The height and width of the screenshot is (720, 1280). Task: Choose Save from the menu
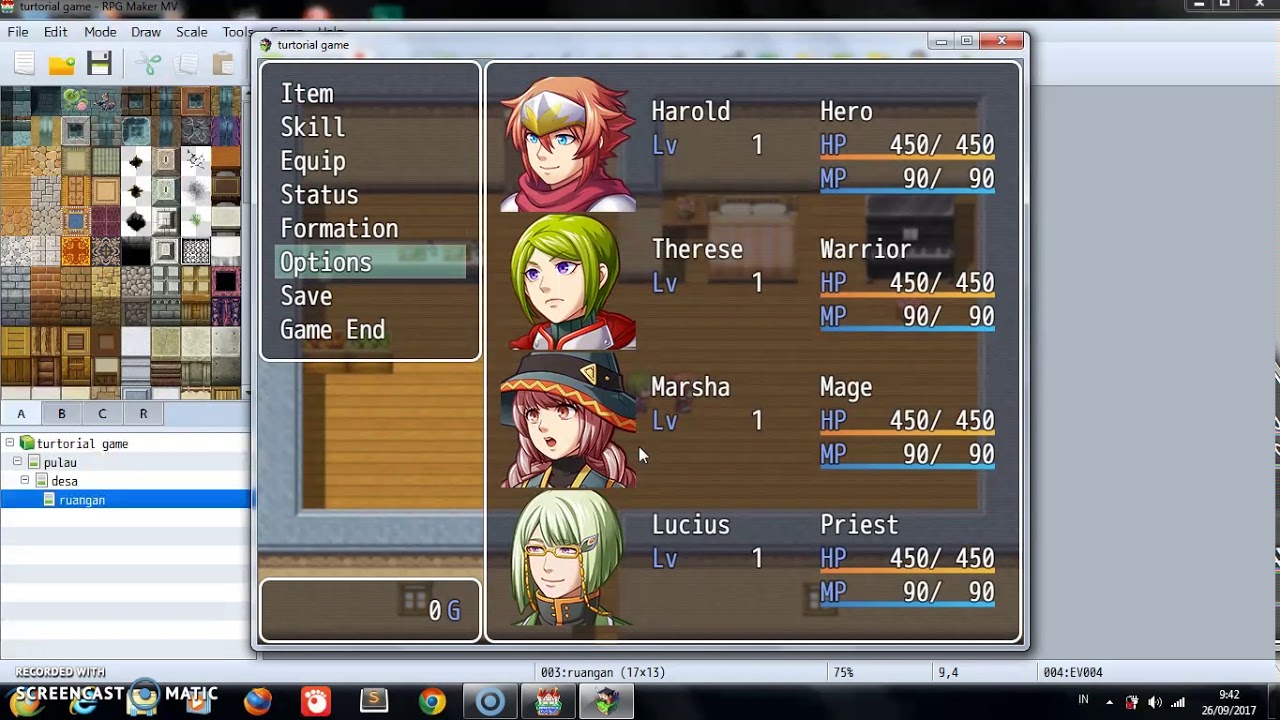(306, 297)
